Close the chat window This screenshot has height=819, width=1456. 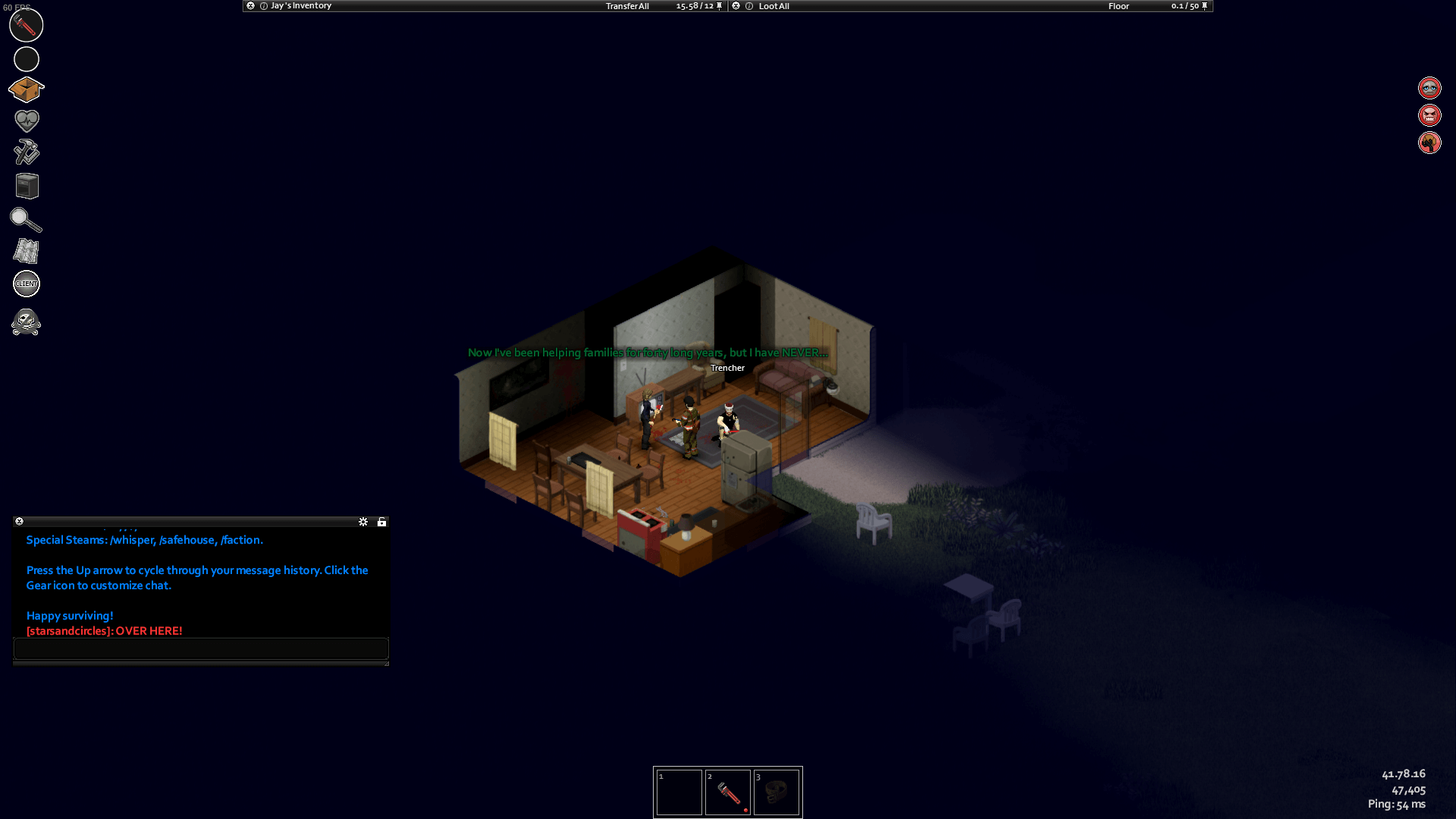pos(20,522)
